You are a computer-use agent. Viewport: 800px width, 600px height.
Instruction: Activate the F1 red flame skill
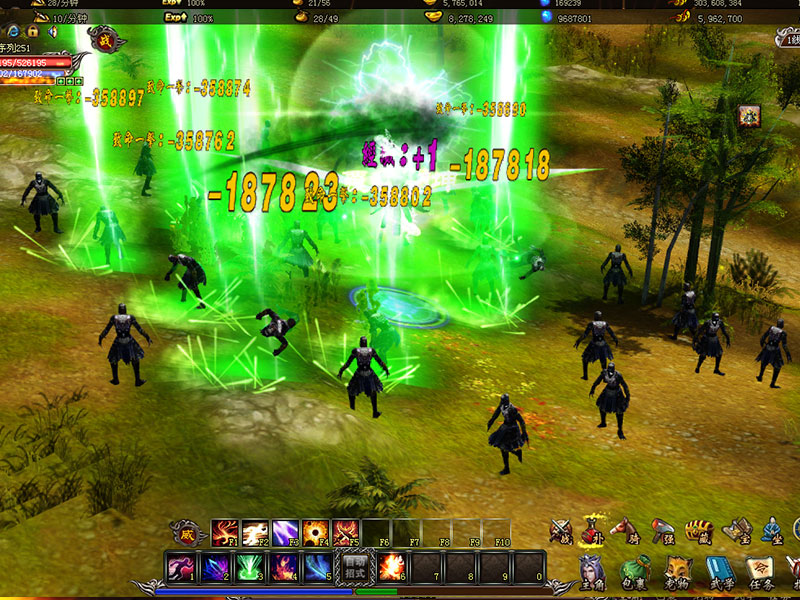pos(224,532)
